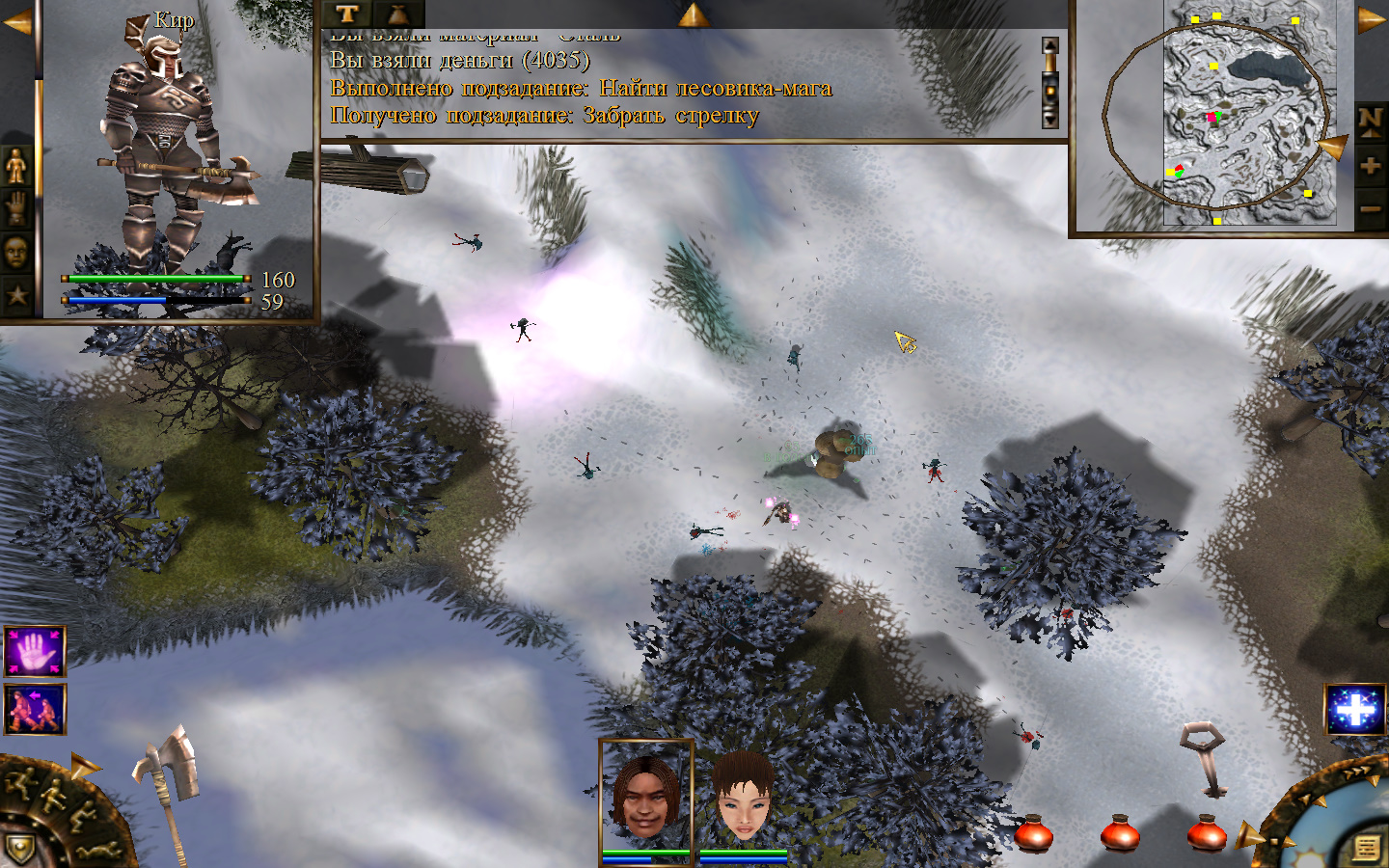Open the face icon tab
Viewport: 1389px width, 868px height.
(16, 253)
